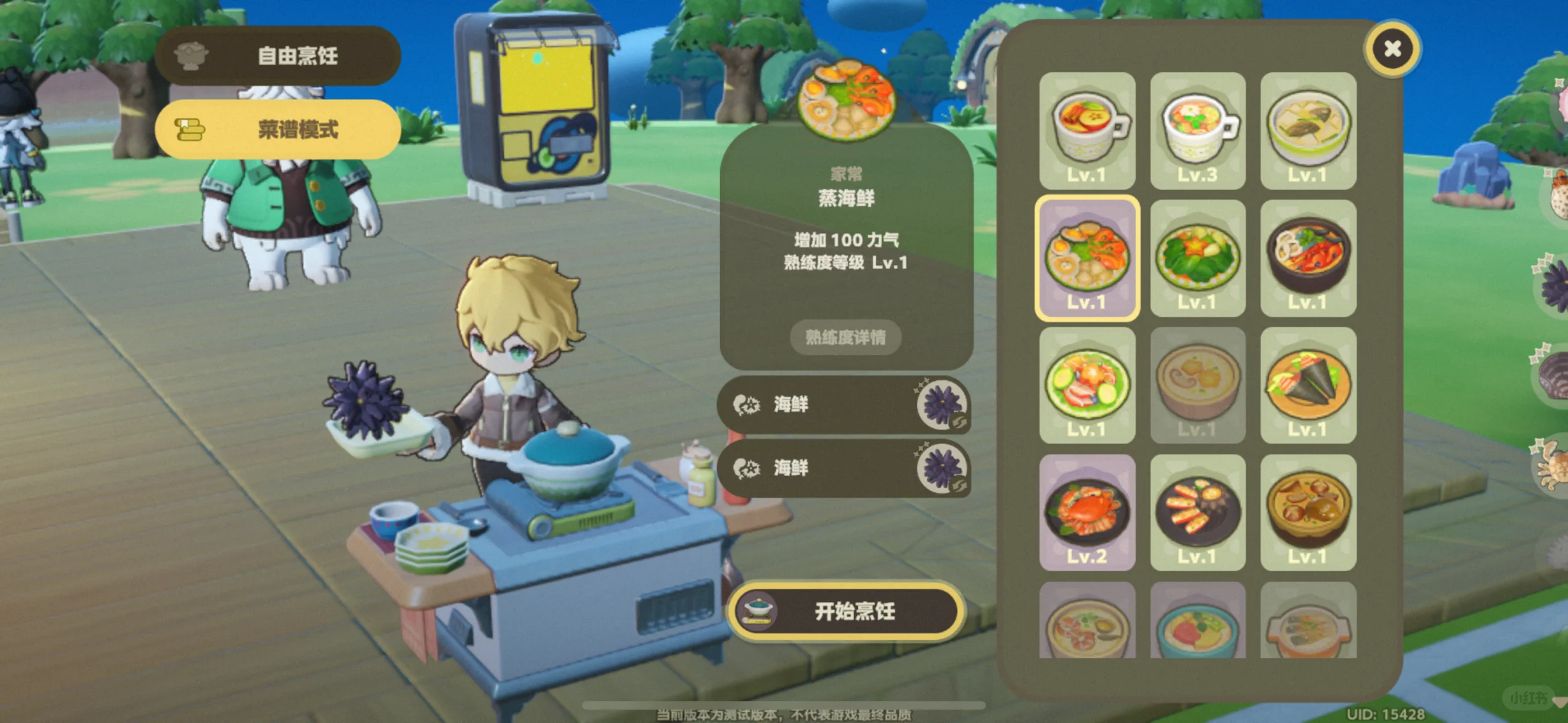Image resolution: width=1568 pixels, height=723 pixels.
Task: Close the recipe selection panel
Action: point(1393,49)
